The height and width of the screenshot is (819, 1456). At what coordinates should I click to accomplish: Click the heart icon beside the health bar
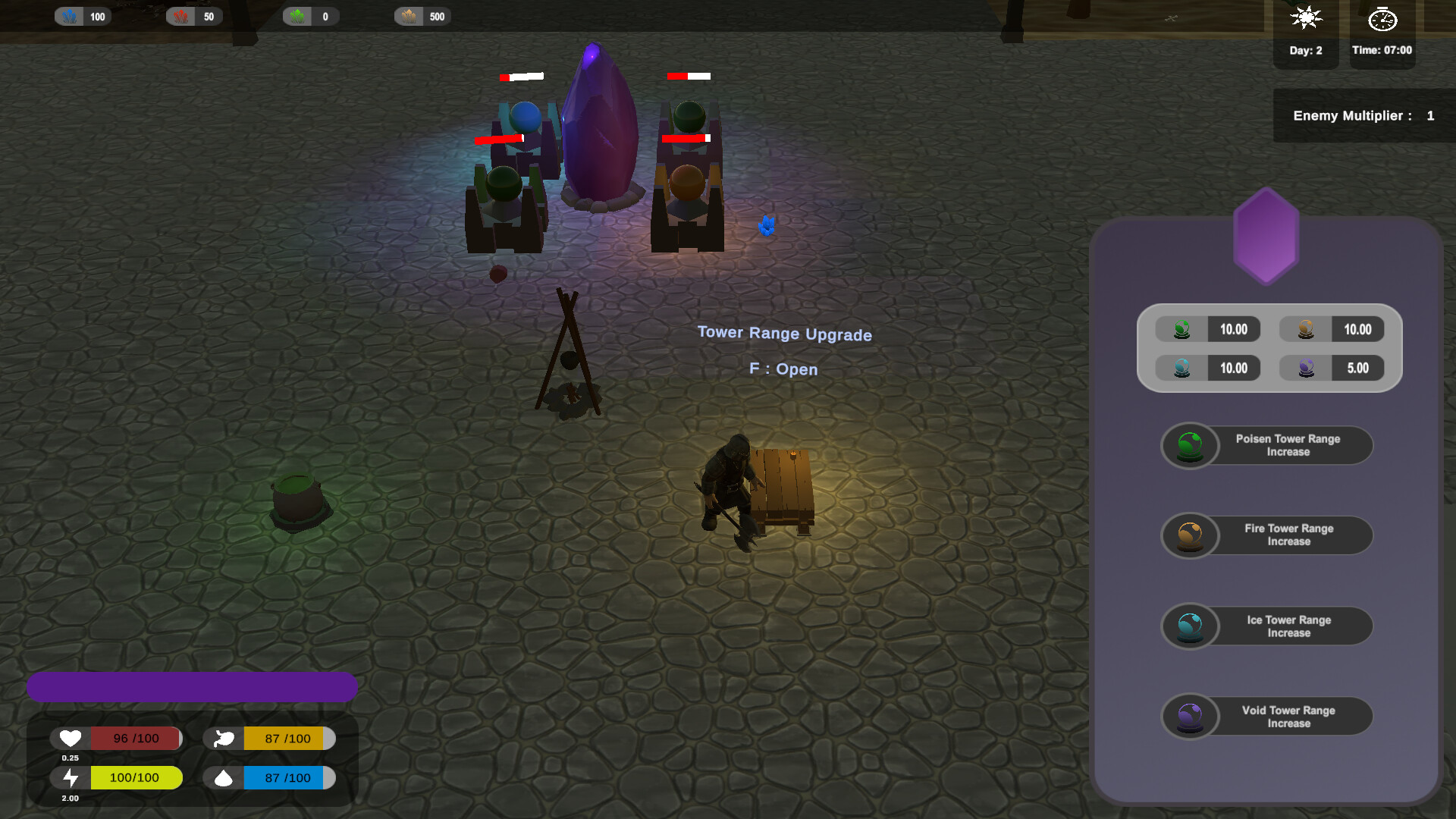(70, 738)
